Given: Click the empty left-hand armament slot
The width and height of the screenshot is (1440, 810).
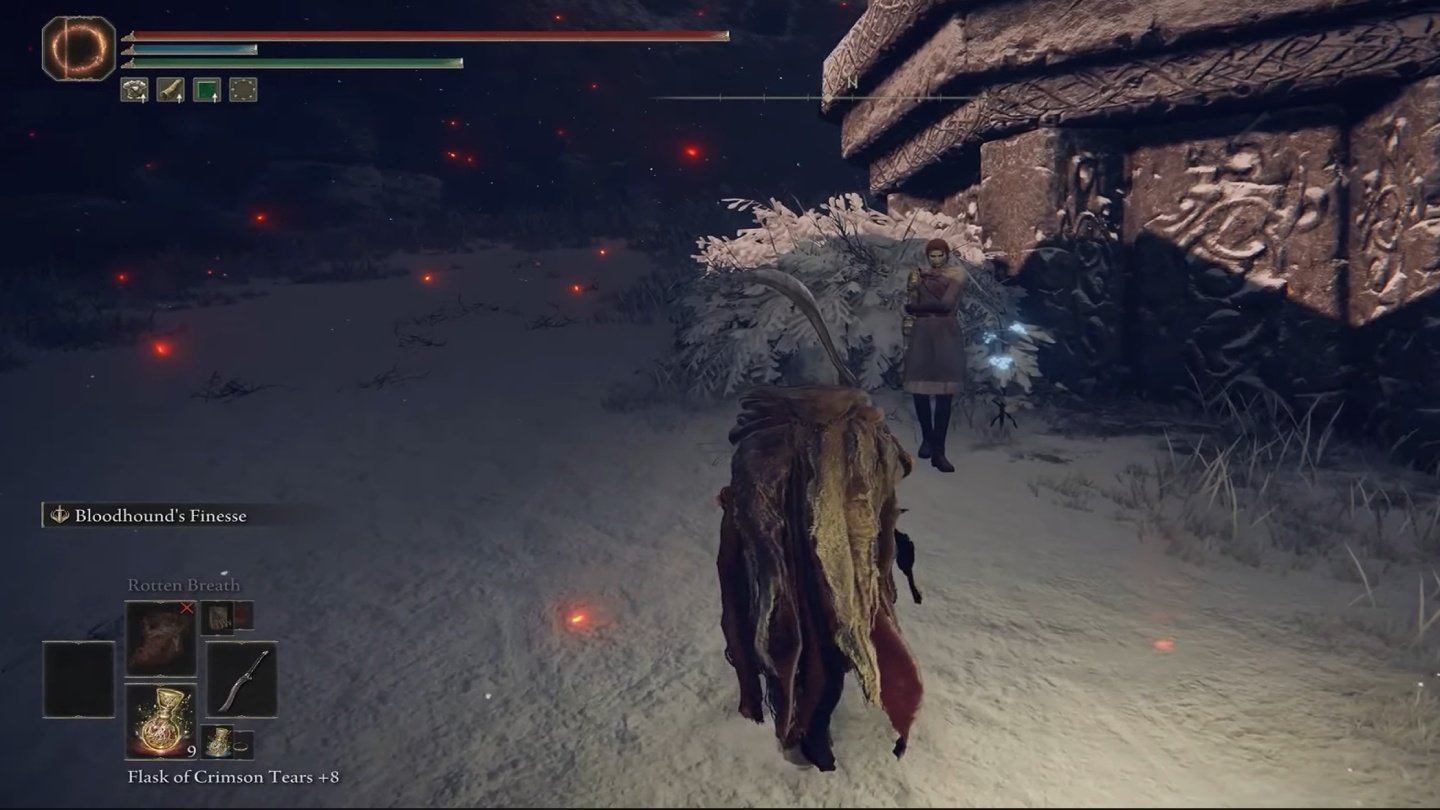Looking at the screenshot, I should [x=78, y=679].
